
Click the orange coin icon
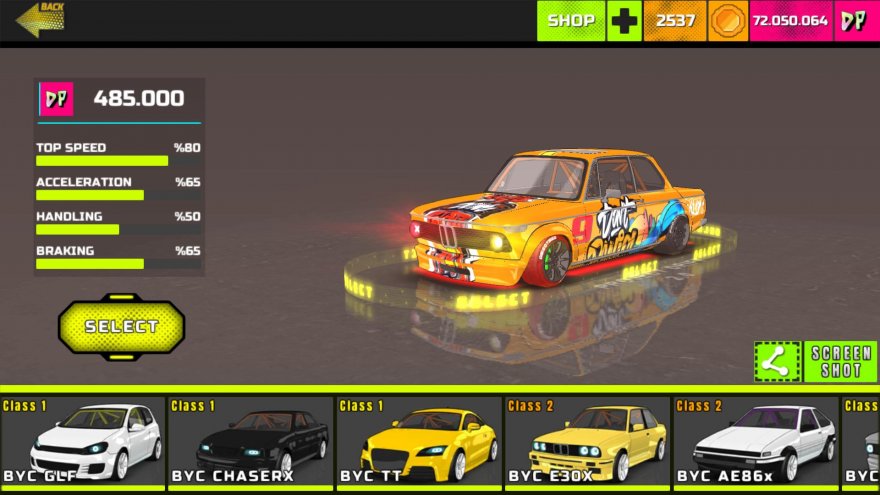pyautogui.click(x=727, y=20)
